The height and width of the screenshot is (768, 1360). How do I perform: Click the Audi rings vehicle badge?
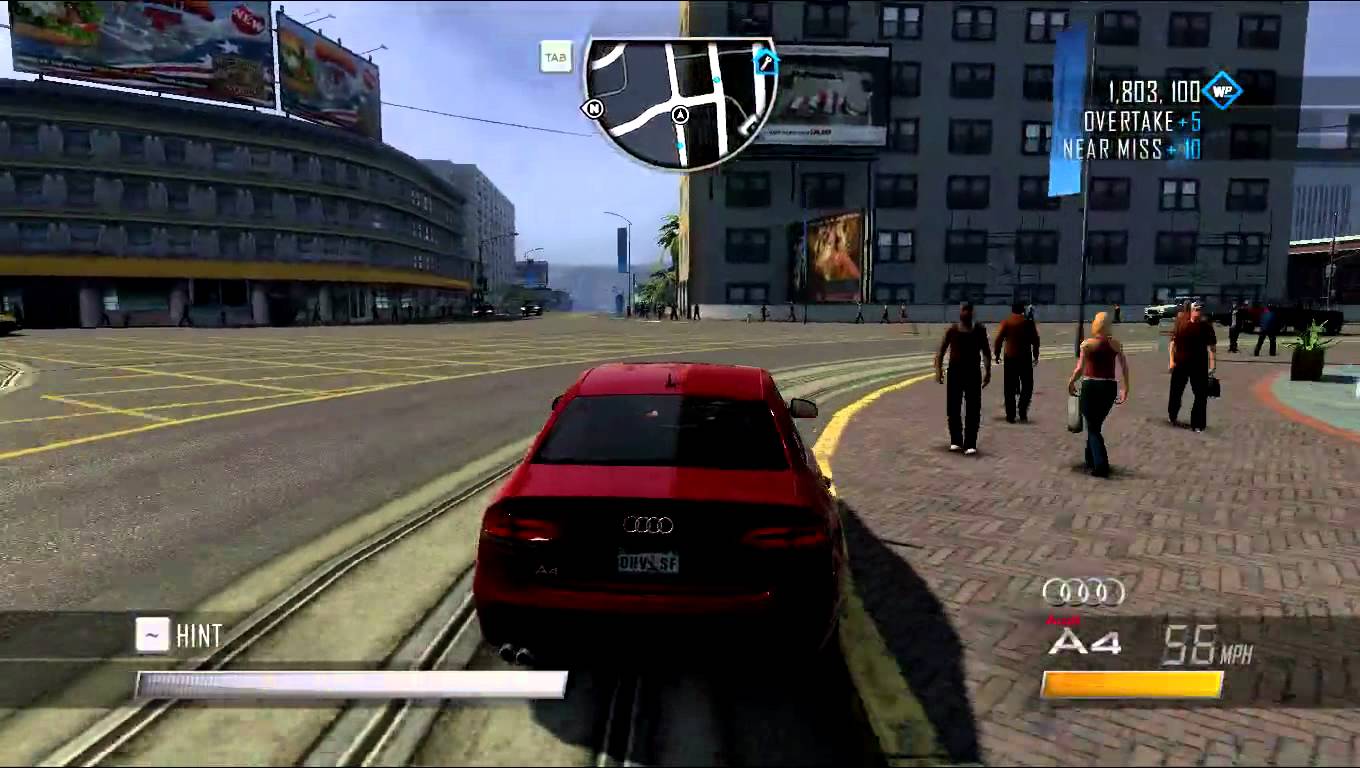(x=1083, y=592)
